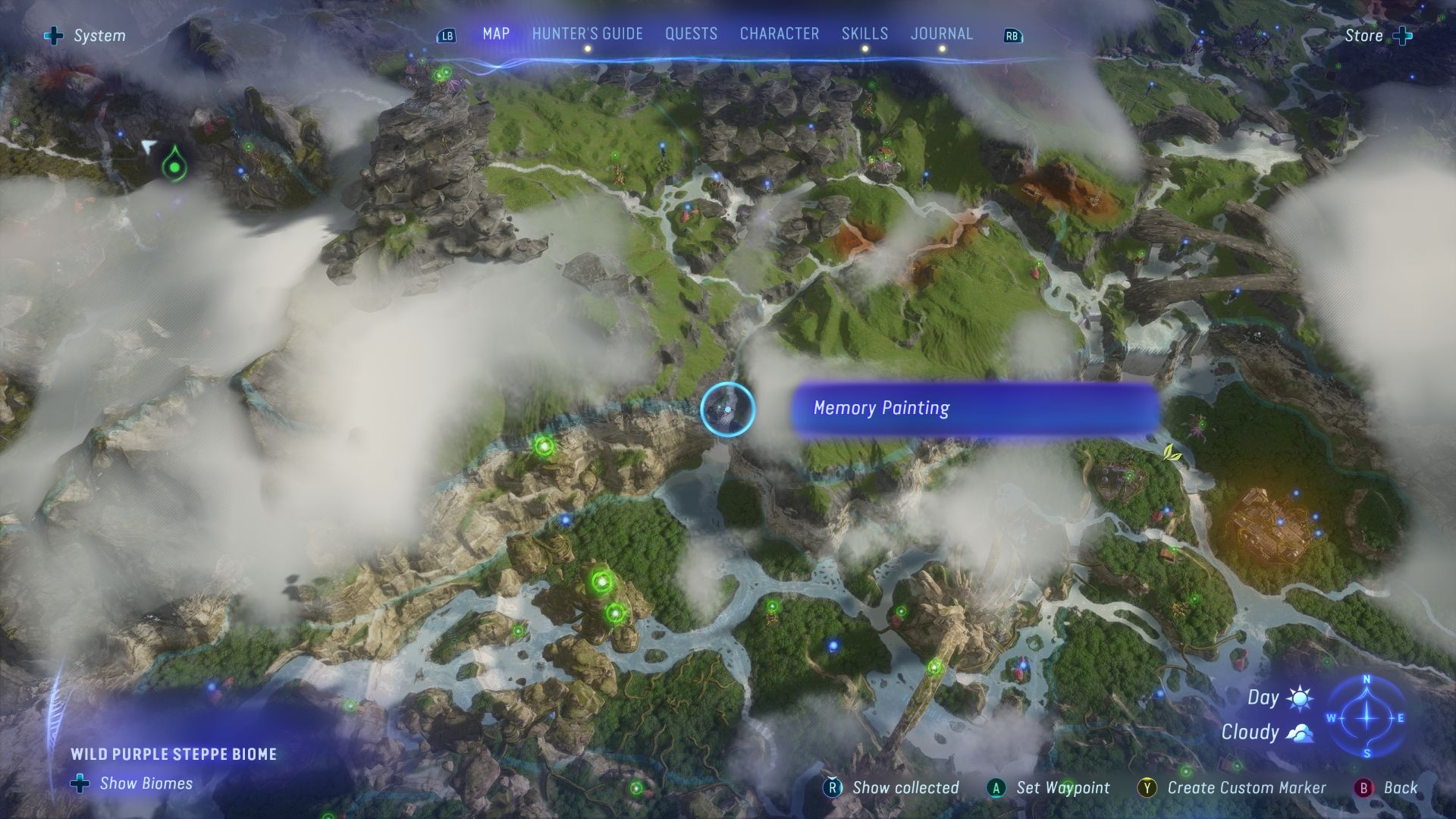Select the green player location marker
The height and width of the screenshot is (819, 1456).
[174, 162]
